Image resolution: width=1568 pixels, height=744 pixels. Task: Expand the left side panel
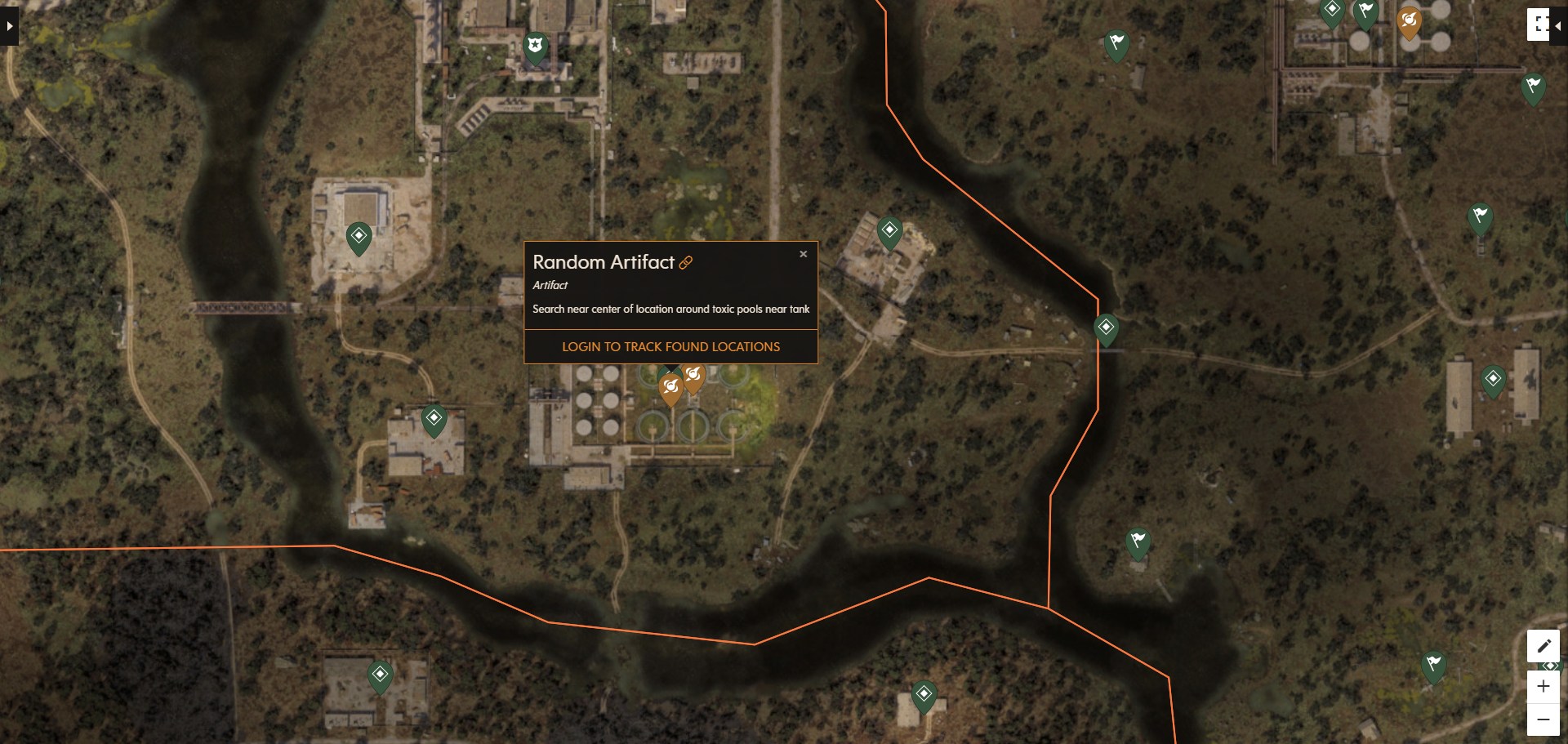pos(8,25)
